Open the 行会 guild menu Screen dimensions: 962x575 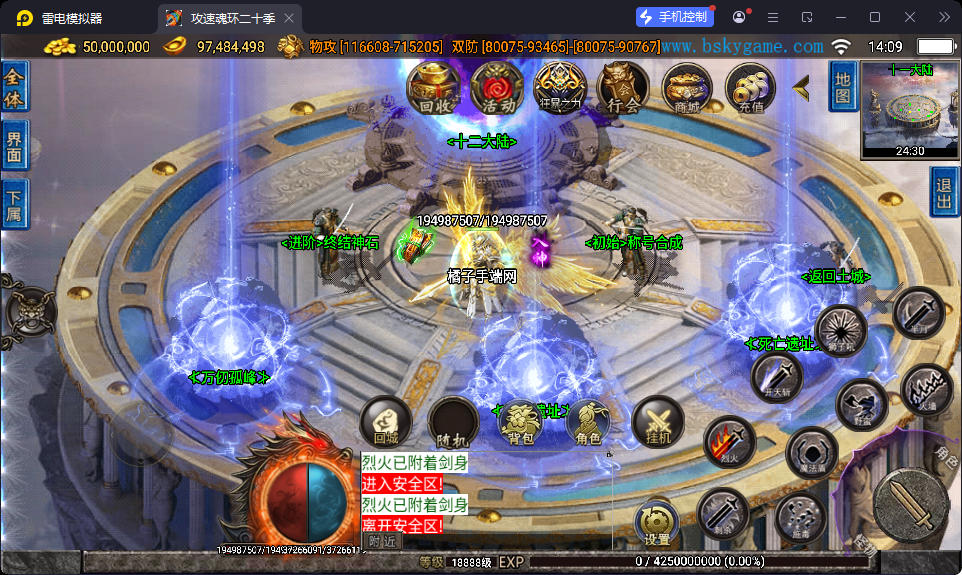point(622,88)
